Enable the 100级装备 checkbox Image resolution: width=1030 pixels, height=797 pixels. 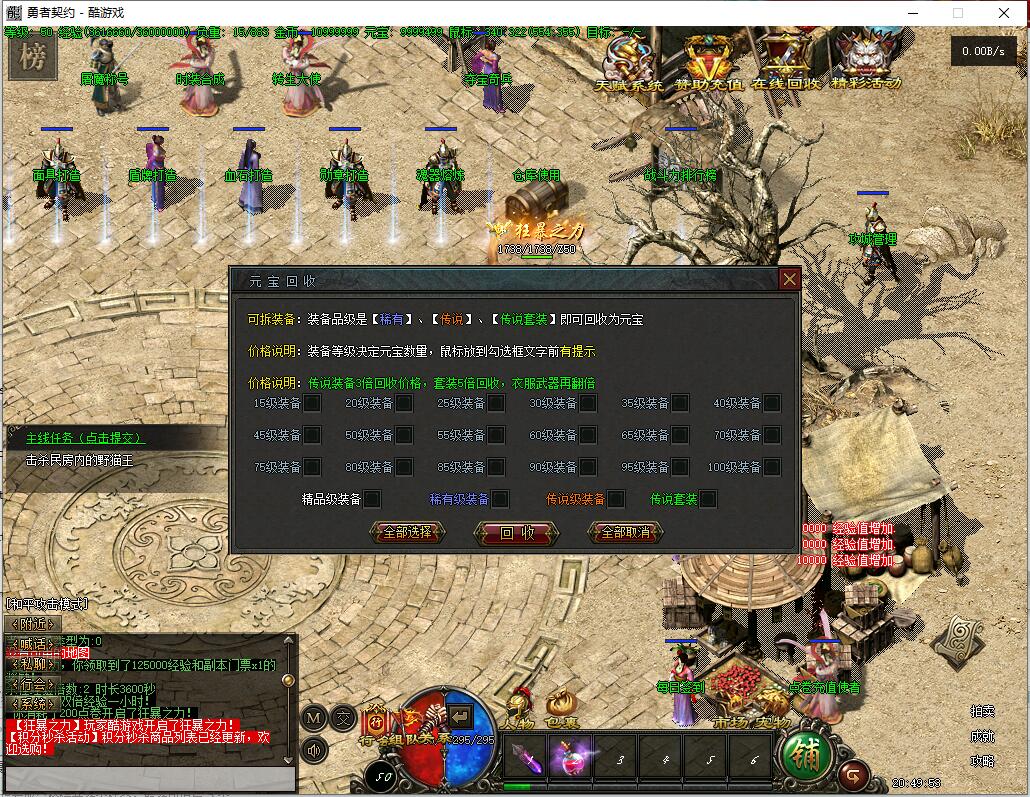click(771, 467)
